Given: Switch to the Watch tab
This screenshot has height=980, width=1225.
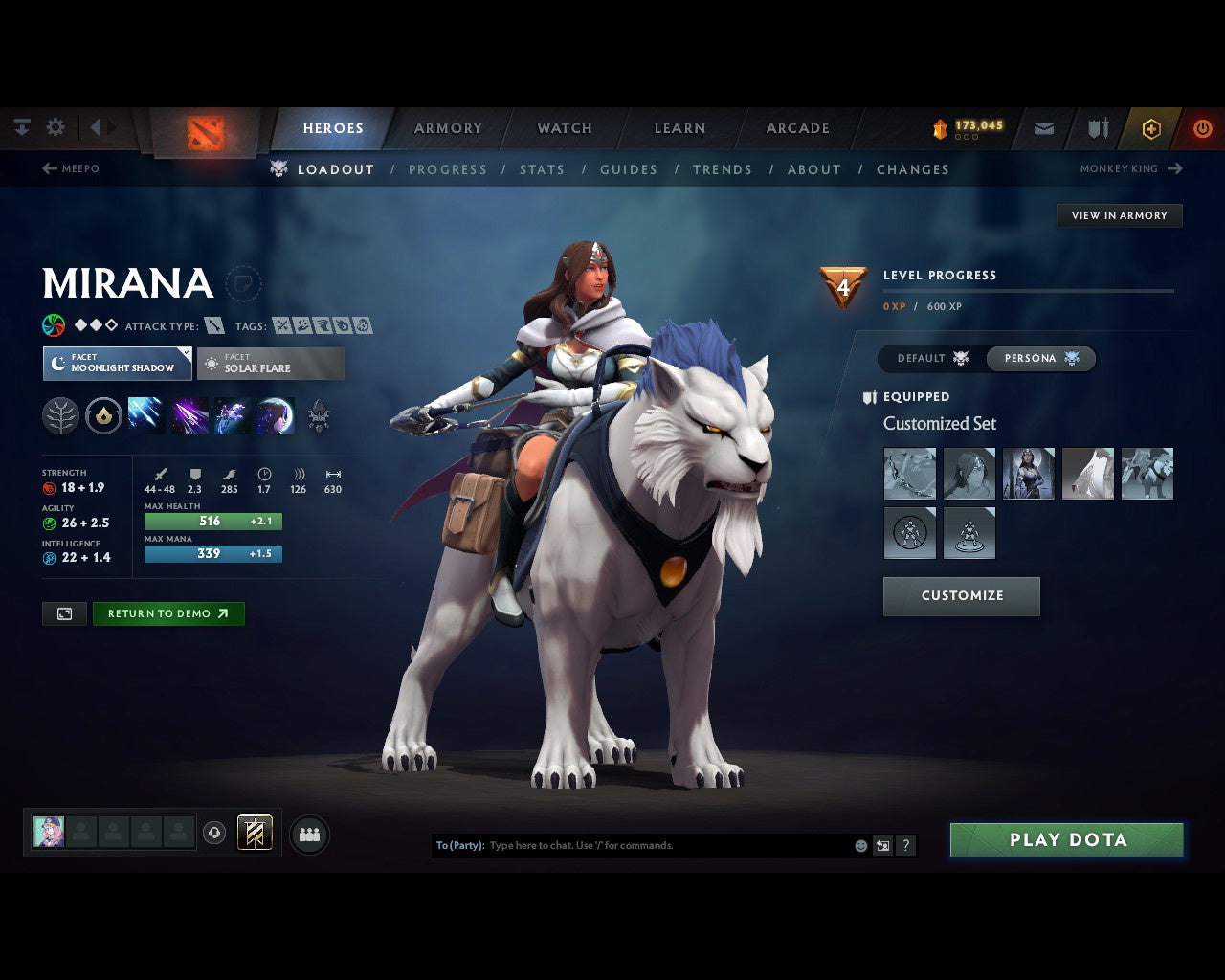Looking at the screenshot, I should 565,128.
